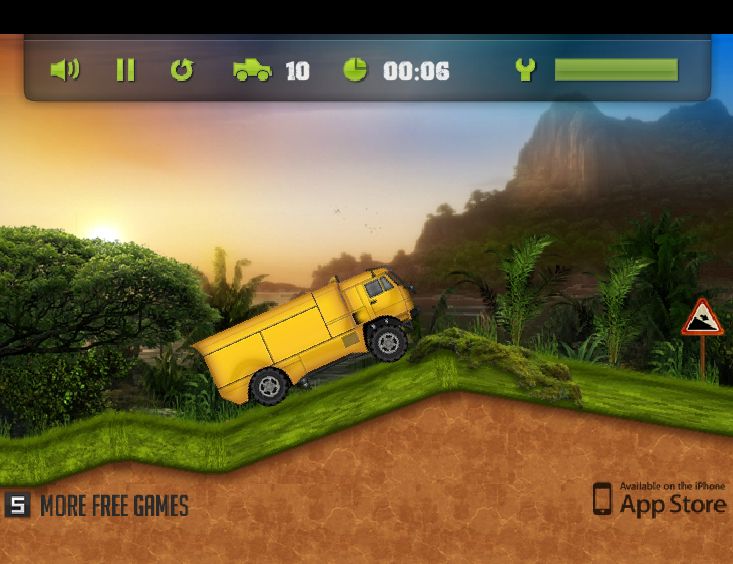
Task: Open the More Free Games link
Action: point(98,505)
